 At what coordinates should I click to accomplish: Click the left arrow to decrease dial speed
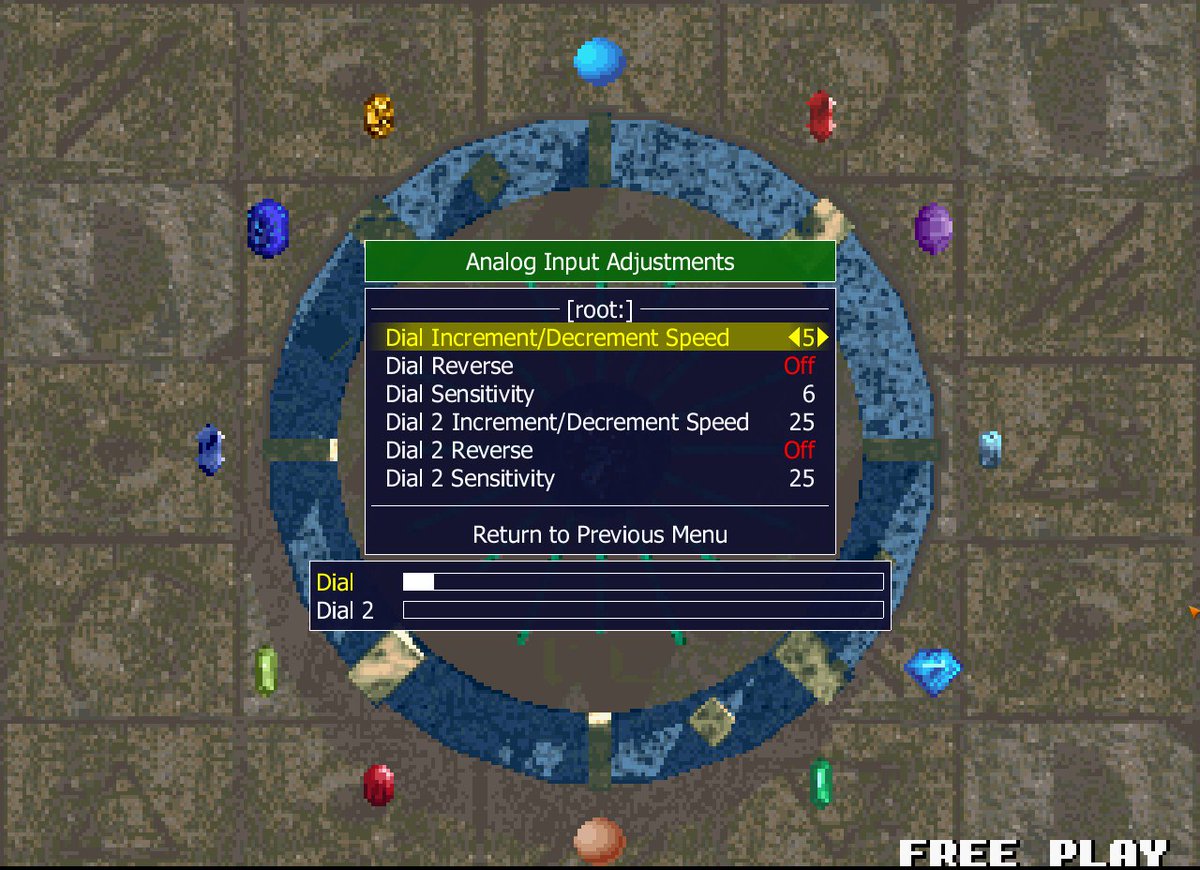(x=794, y=338)
